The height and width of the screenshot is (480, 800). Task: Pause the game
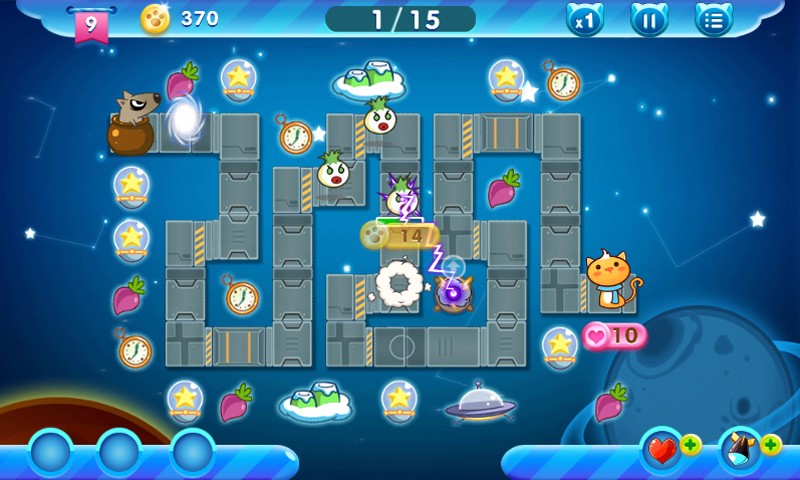tap(649, 20)
